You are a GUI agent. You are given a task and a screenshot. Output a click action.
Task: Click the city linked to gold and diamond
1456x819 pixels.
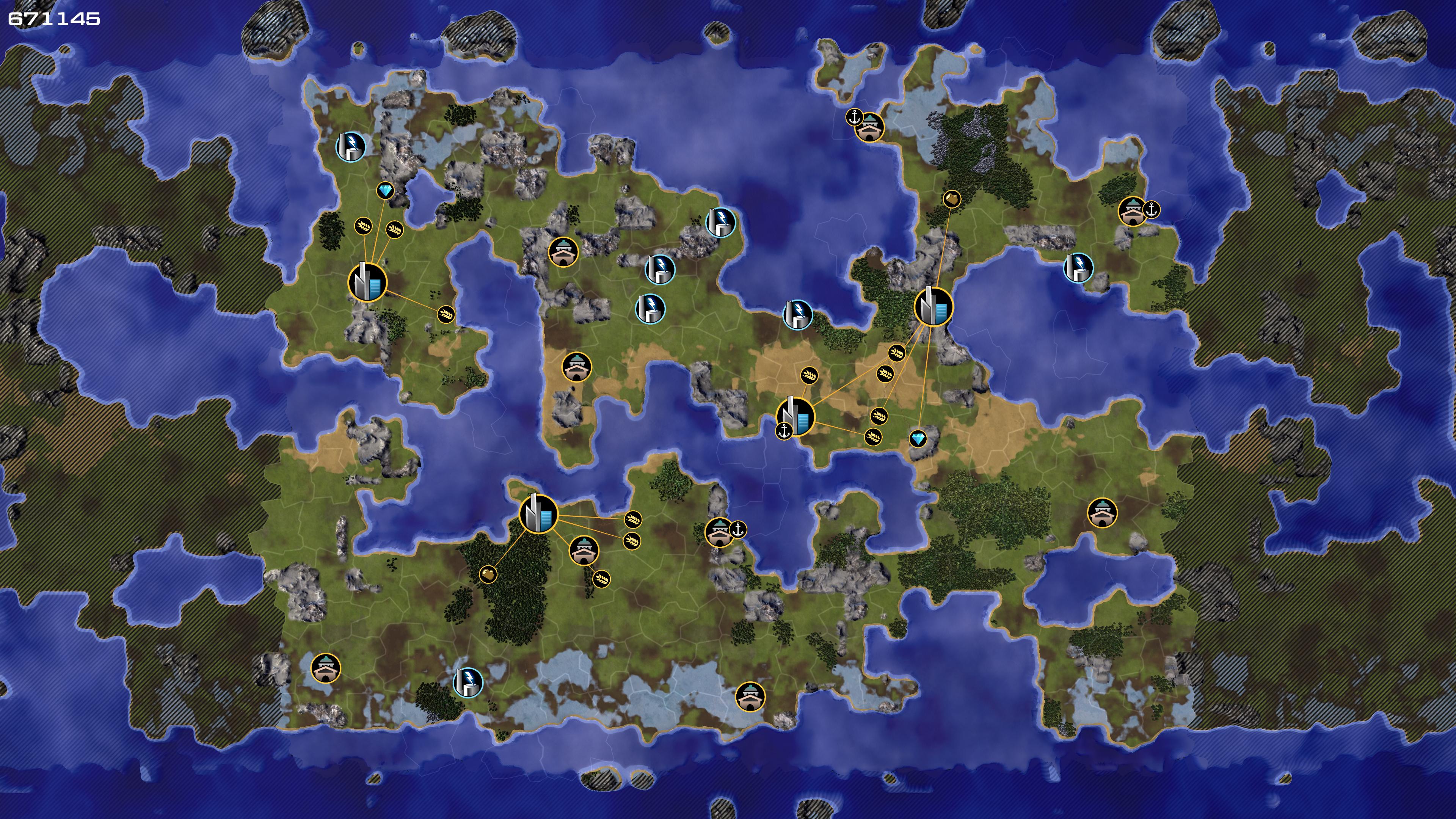[933, 307]
